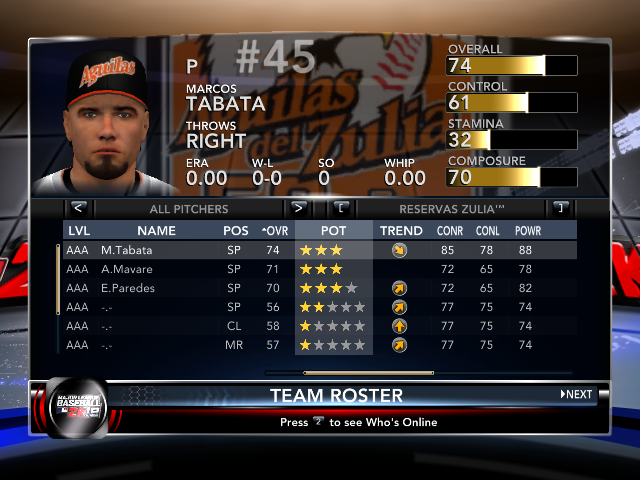Click the left arrow beside All Pitchers
Image resolution: width=640 pixels, height=480 pixels.
[79, 209]
